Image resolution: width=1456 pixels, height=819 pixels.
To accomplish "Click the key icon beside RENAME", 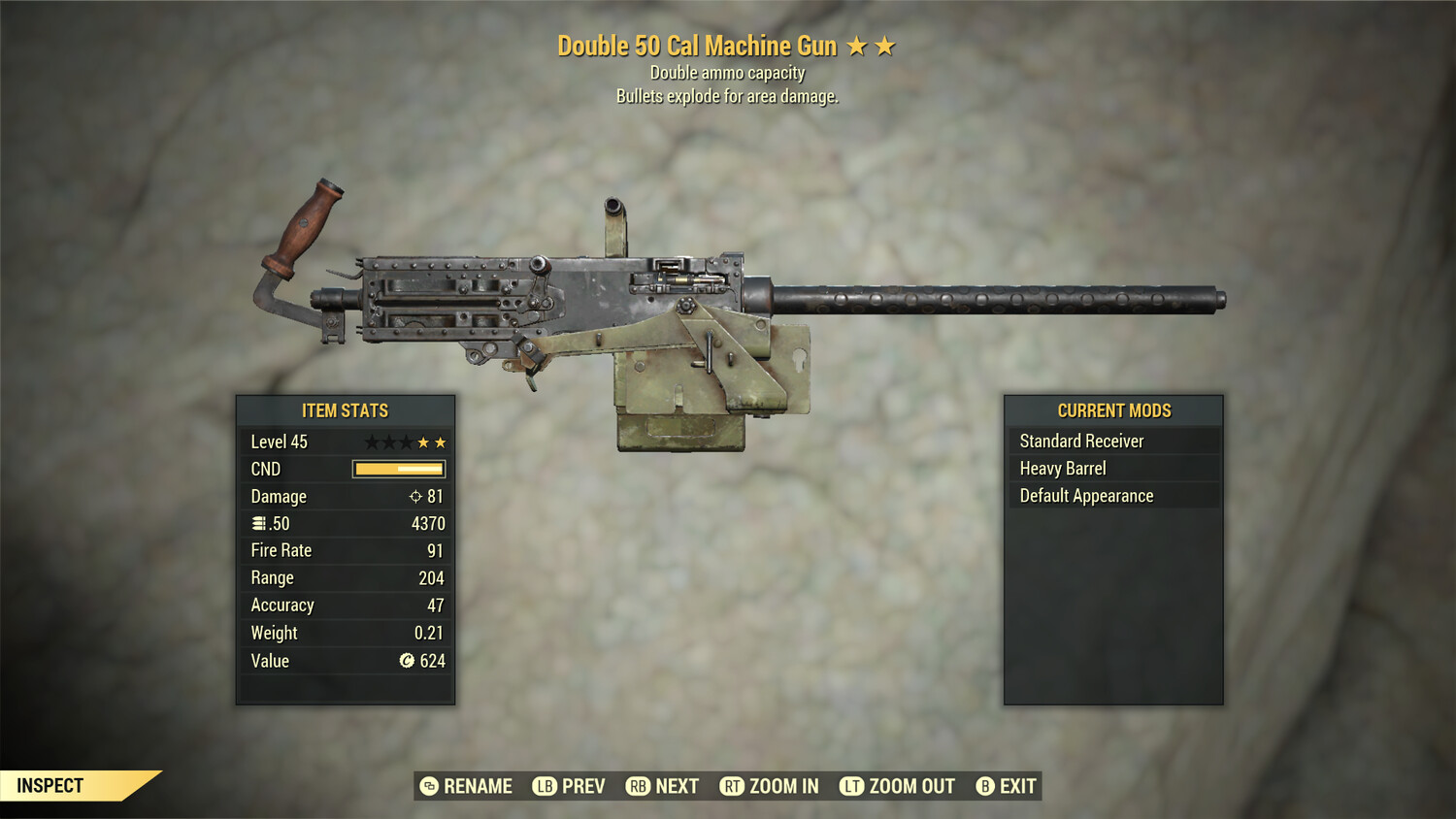I will [428, 786].
